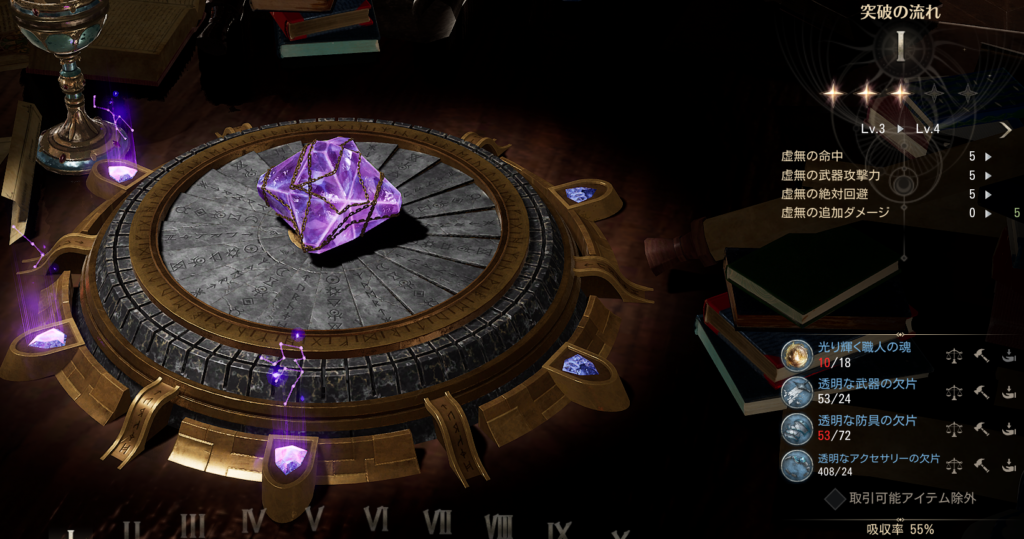Toggle the 取引可能アイテム除外 checkbox
1024x539 pixels.
[835, 497]
